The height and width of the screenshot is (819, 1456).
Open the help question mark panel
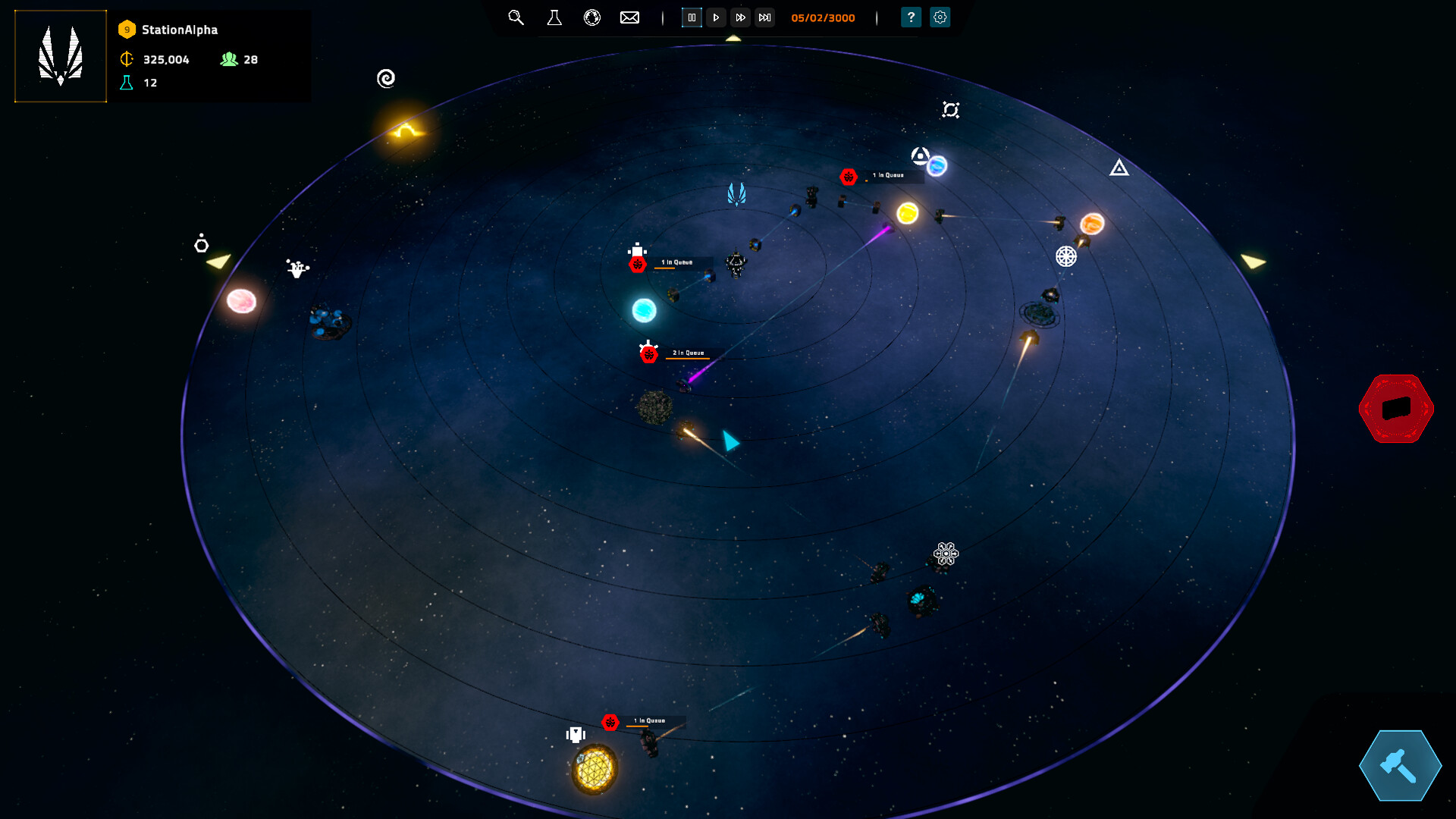(x=911, y=17)
